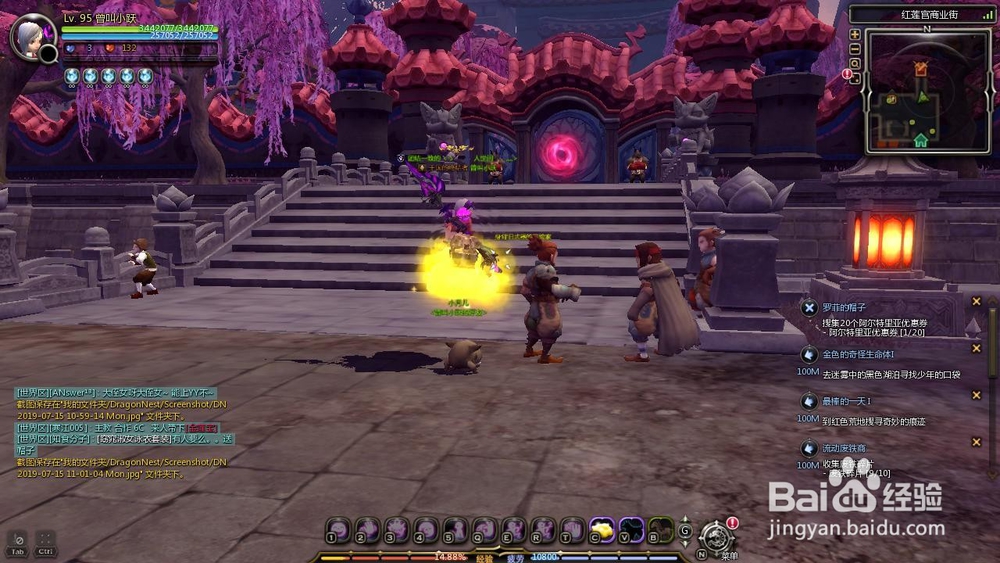Remove 罗菲的帽子 from the quest tracker
Image resolution: width=1000 pixels, height=563 pixels.
[x=976, y=301]
